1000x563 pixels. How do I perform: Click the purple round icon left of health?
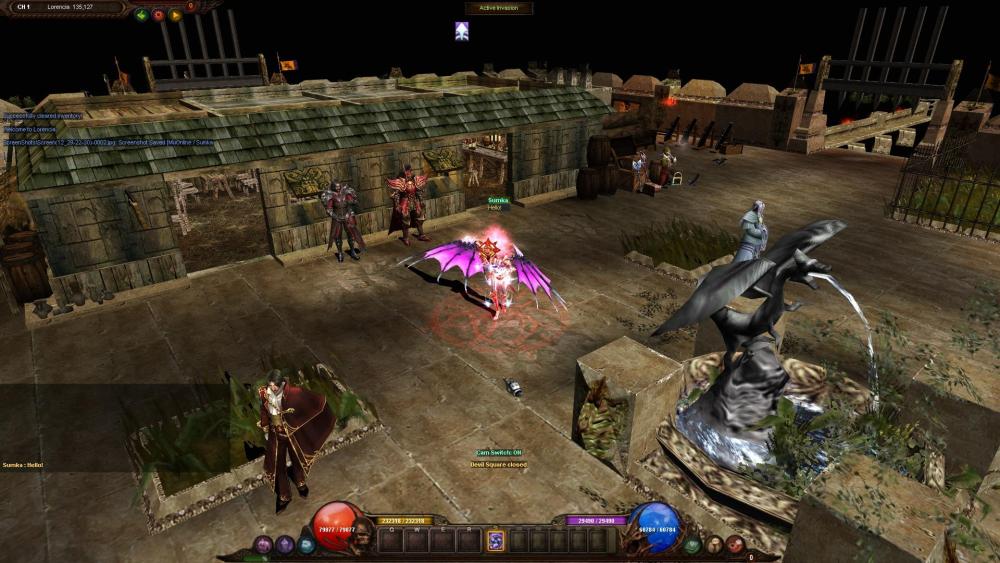tap(264, 545)
